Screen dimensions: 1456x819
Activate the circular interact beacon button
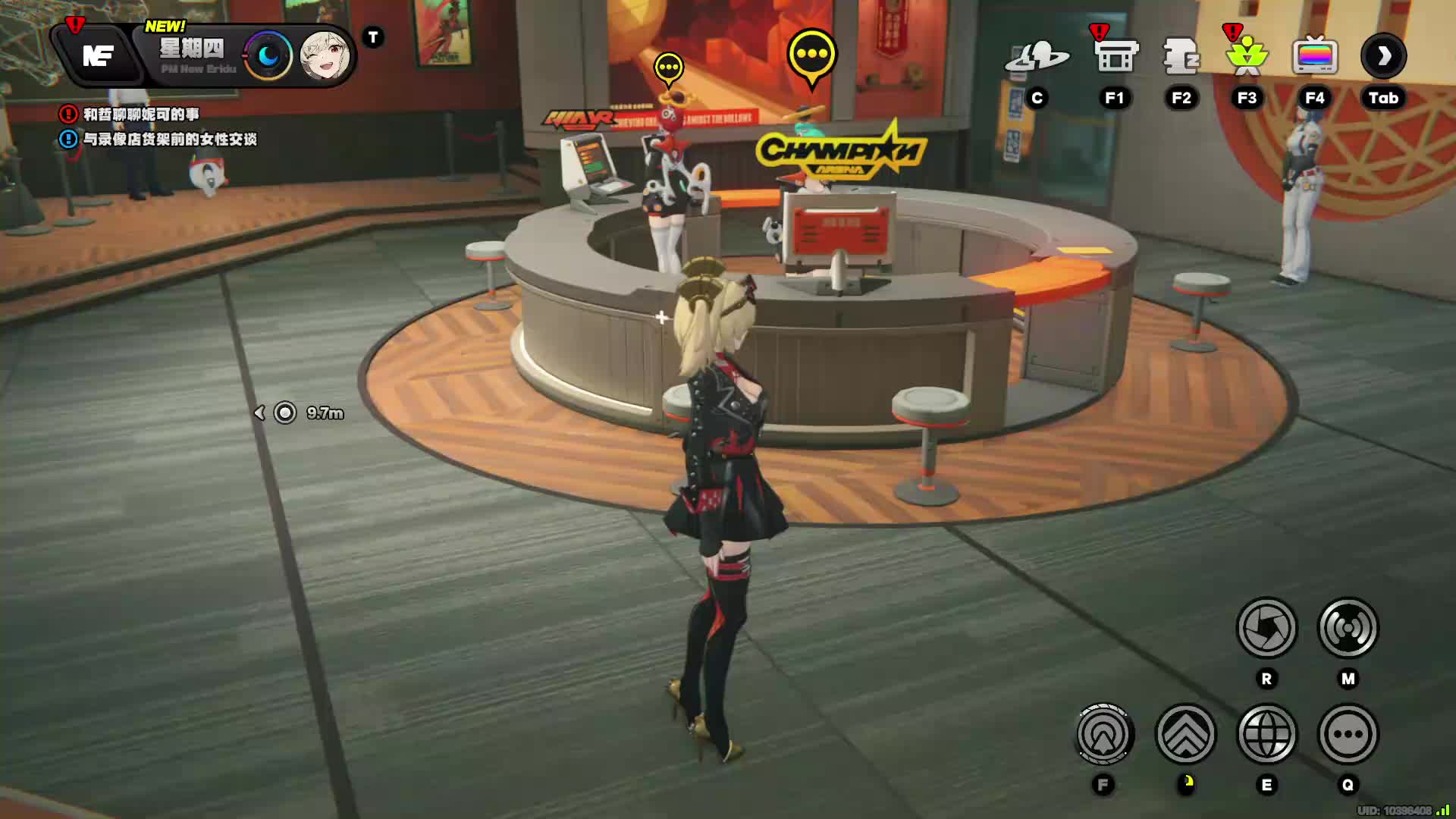1103,734
